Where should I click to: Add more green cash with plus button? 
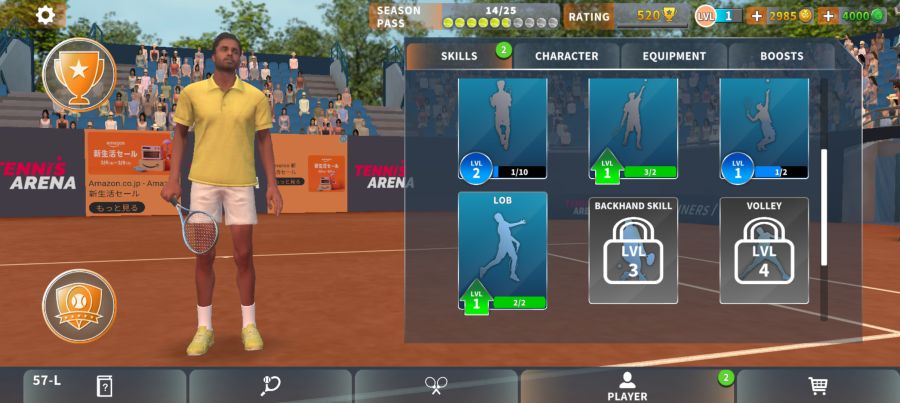(x=828, y=16)
